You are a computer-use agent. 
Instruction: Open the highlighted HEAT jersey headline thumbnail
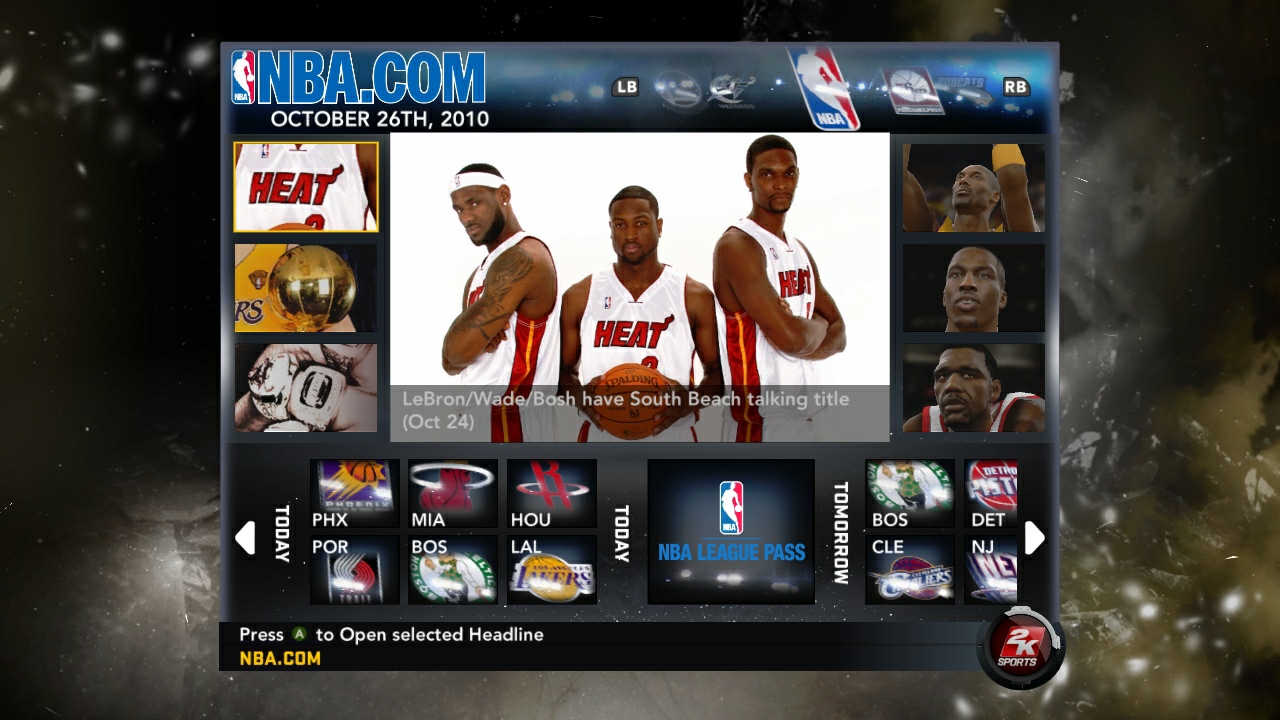pos(306,187)
